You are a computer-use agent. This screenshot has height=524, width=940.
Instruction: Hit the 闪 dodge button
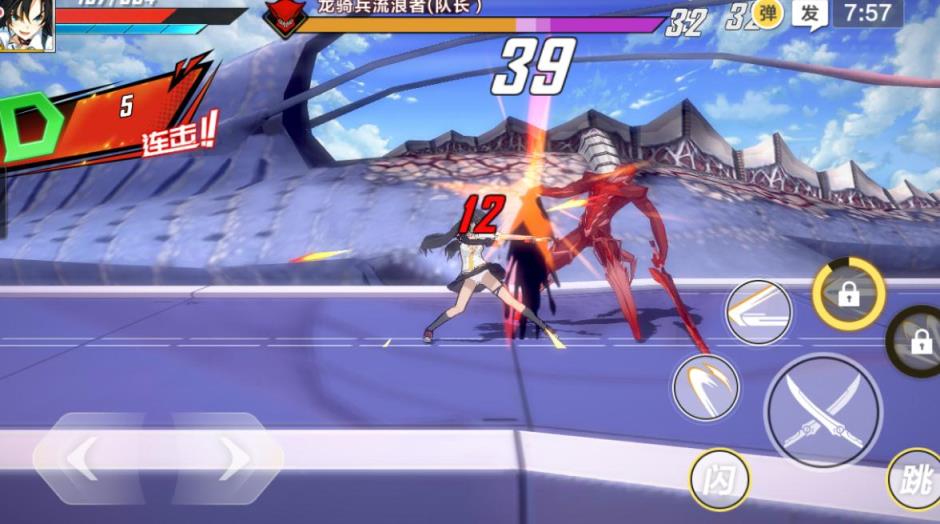tap(719, 480)
